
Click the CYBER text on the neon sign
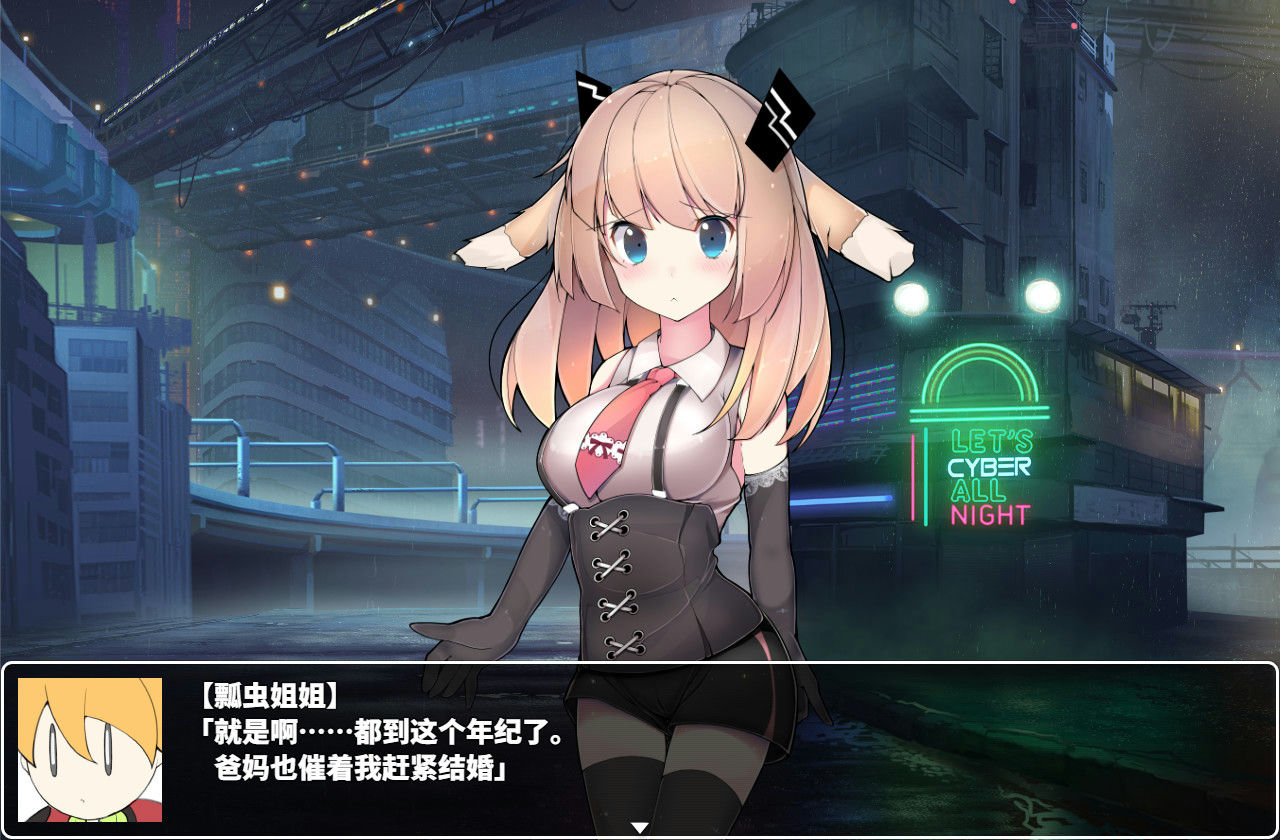(x=990, y=464)
